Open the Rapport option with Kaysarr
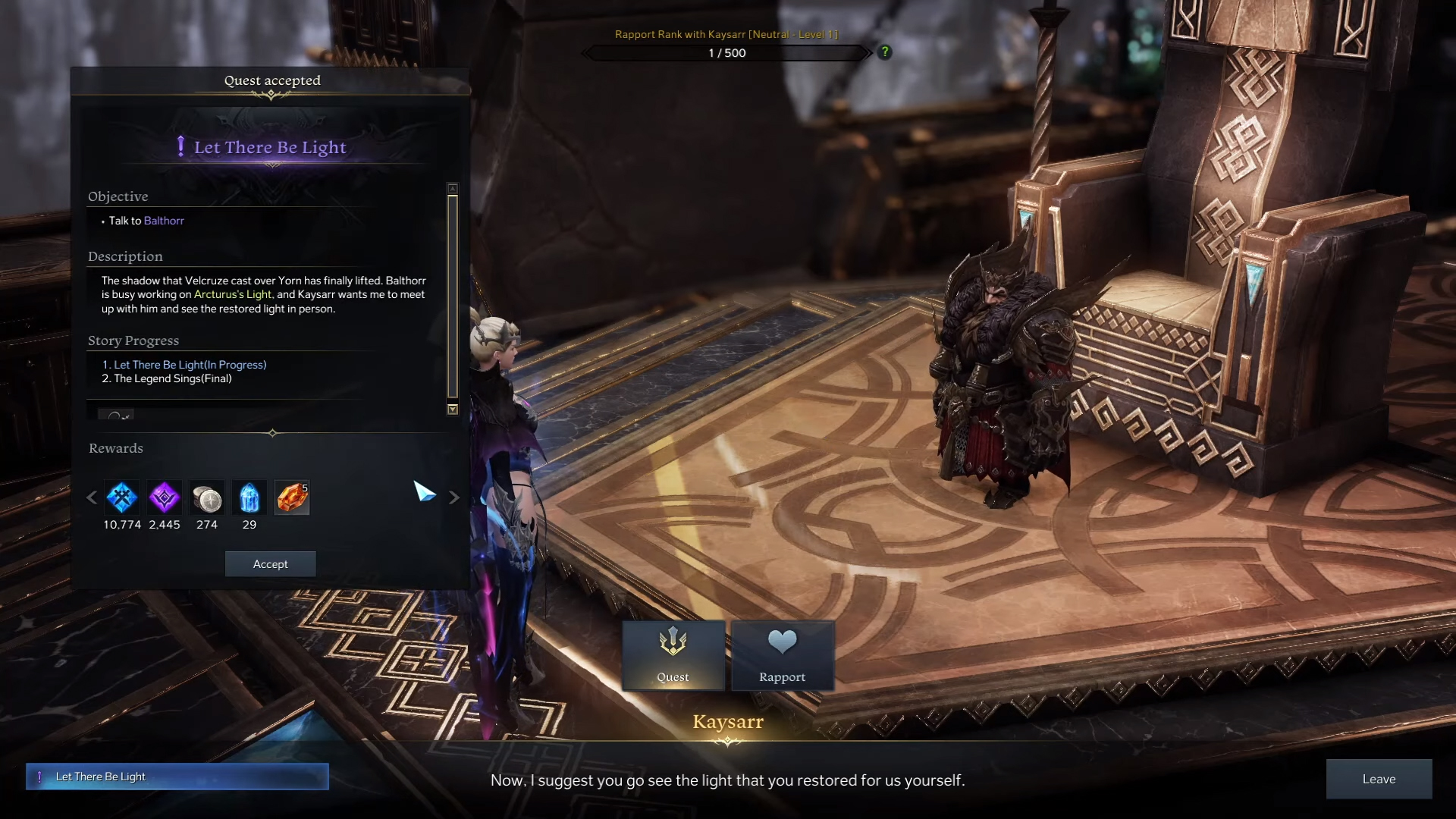 tap(783, 656)
